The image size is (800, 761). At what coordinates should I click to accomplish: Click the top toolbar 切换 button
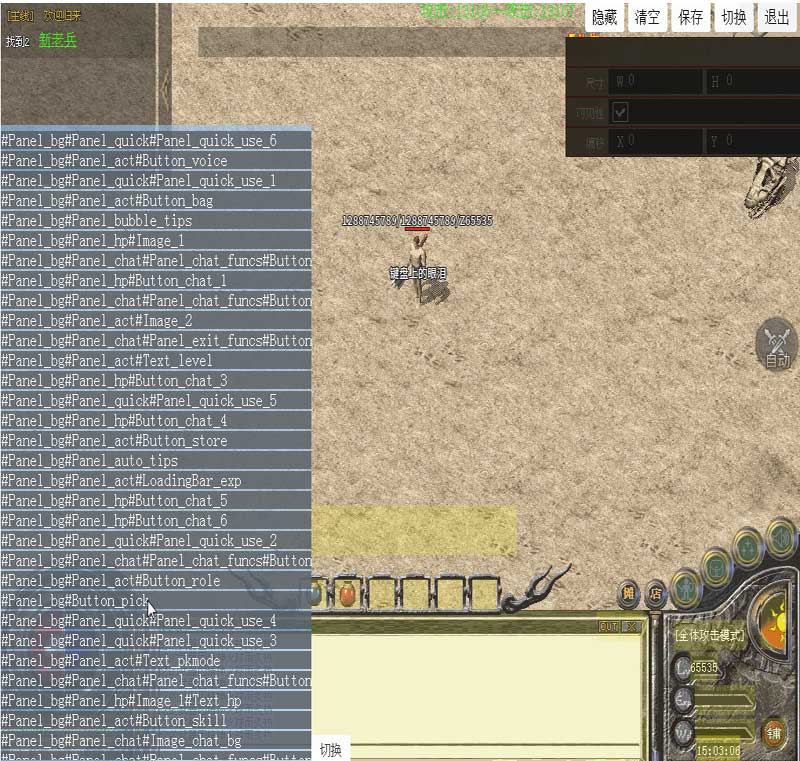(734, 17)
